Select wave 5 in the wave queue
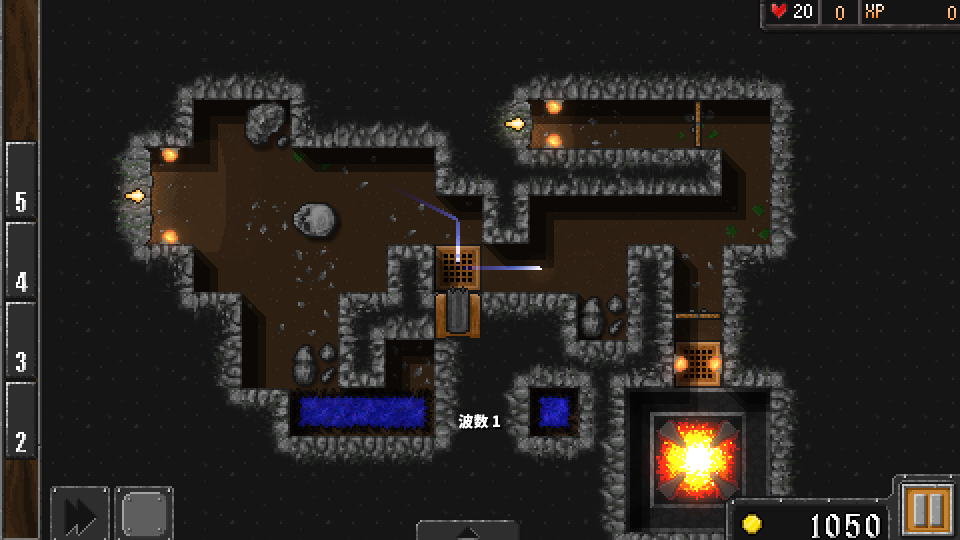This screenshot has height=540, width=960. [x=21, y=190]
